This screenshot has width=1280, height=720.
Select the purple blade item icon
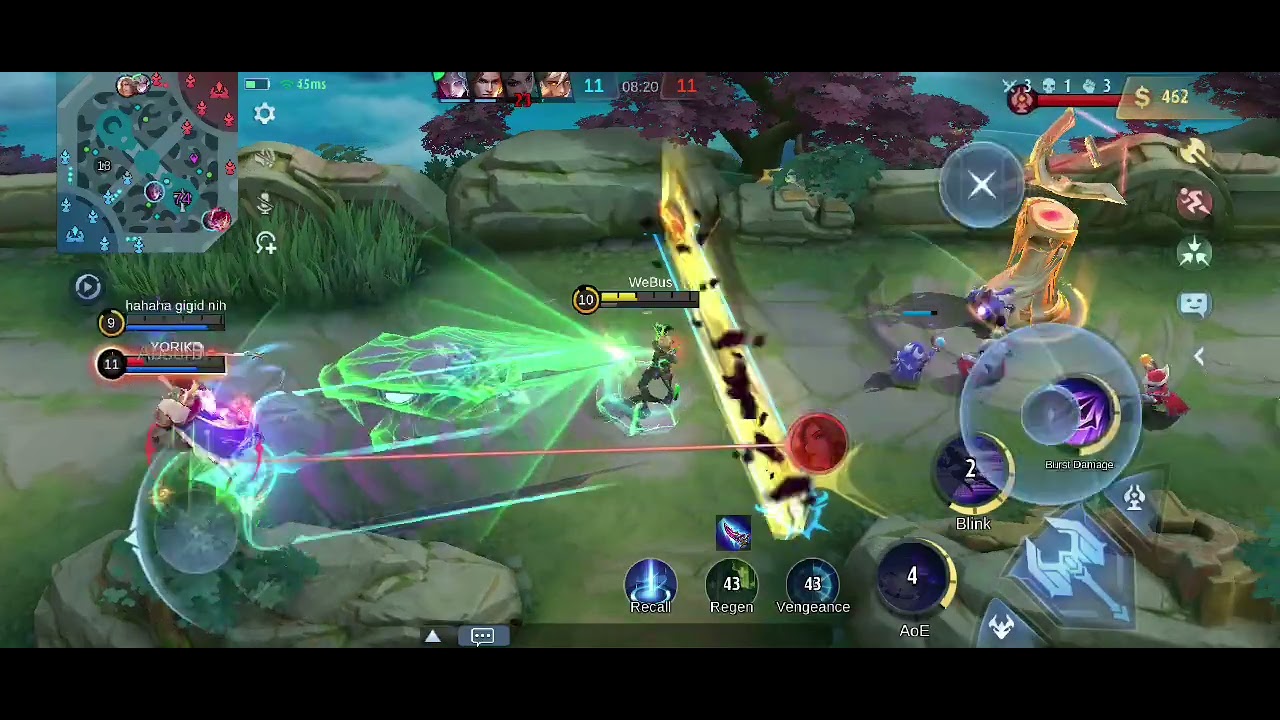733,533
